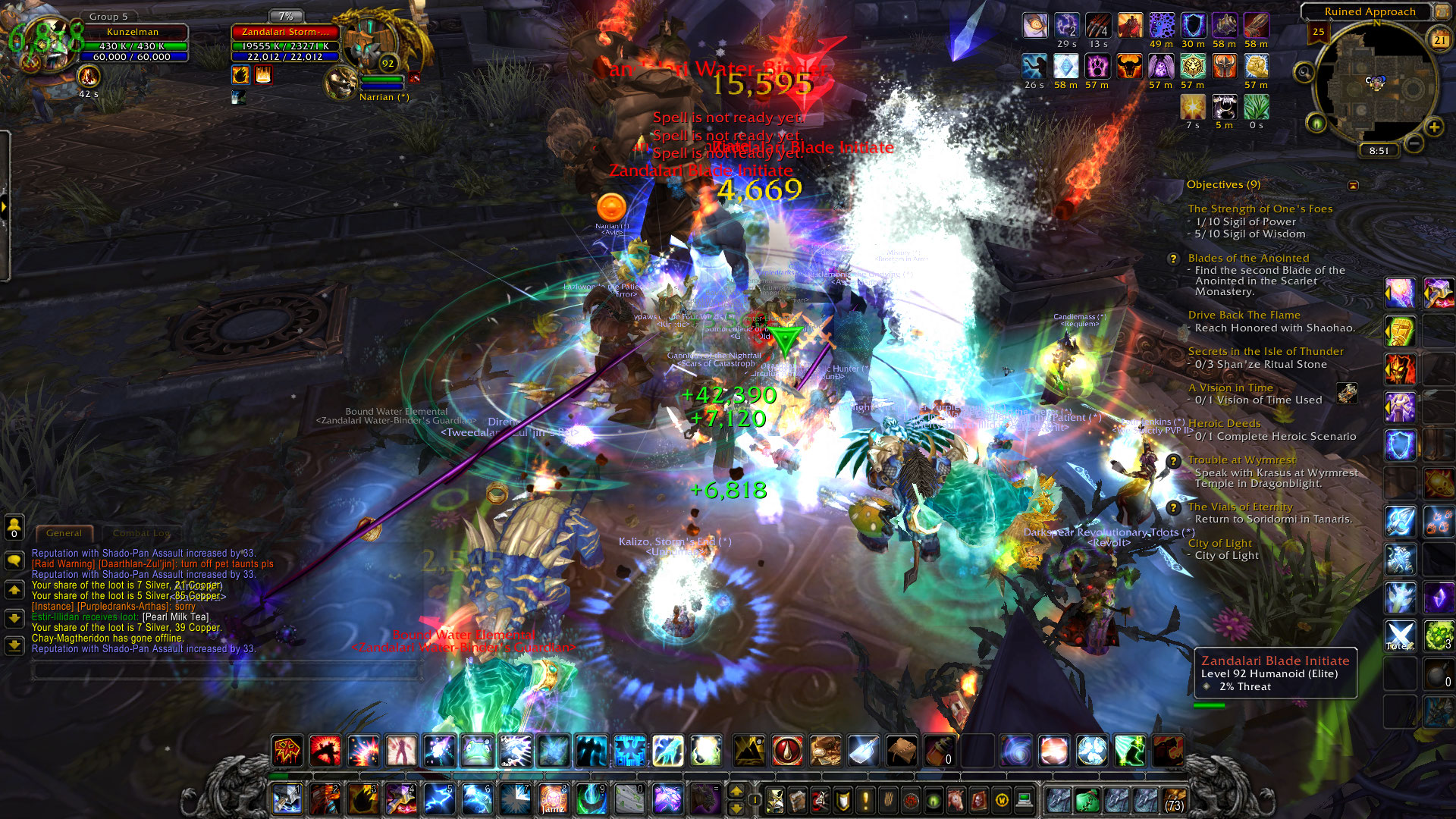
Task: Open the Heroic Deeds objective
Action: pos(1224,423)
